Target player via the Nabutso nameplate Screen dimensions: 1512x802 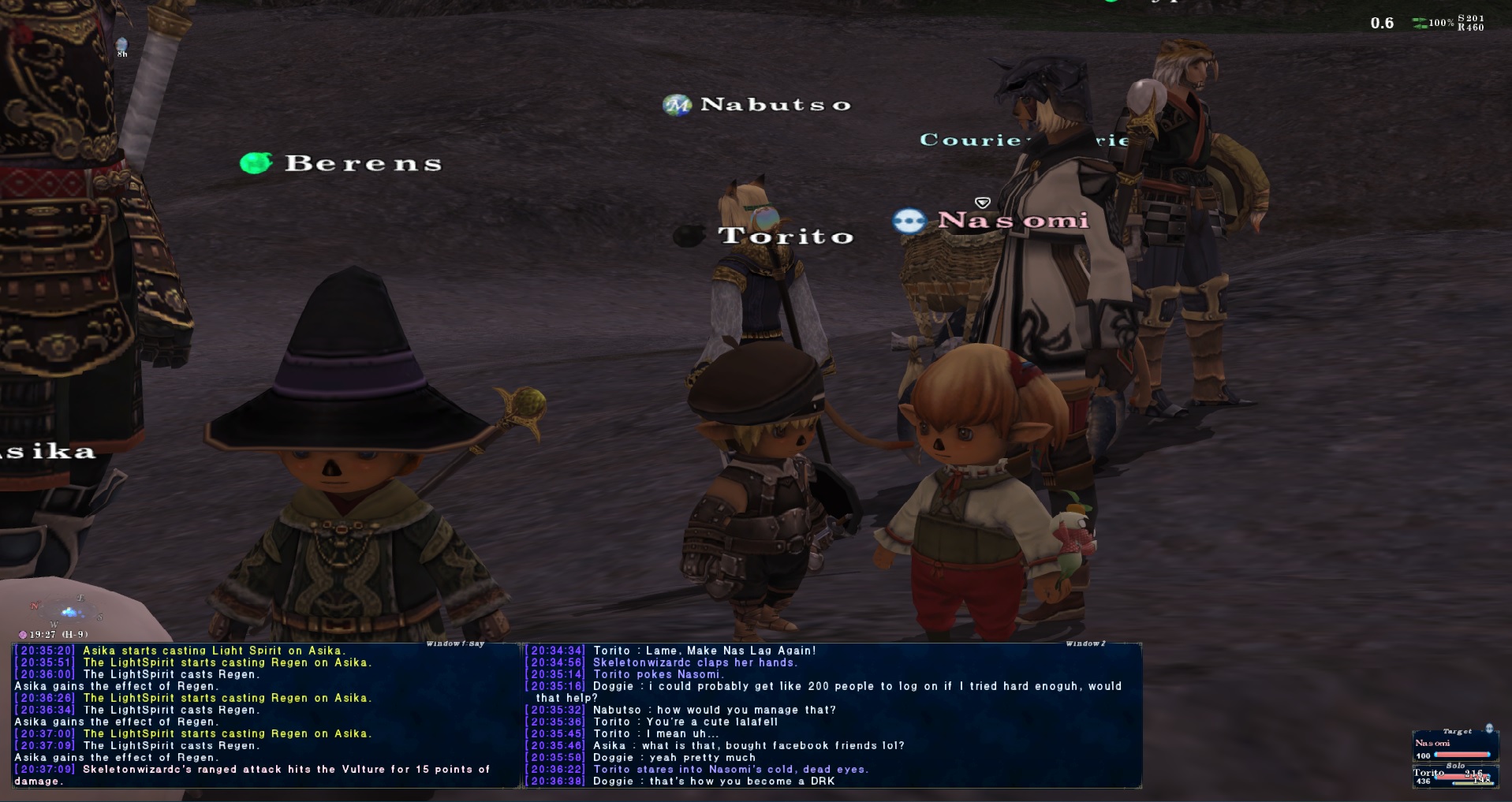click(775, 104)
